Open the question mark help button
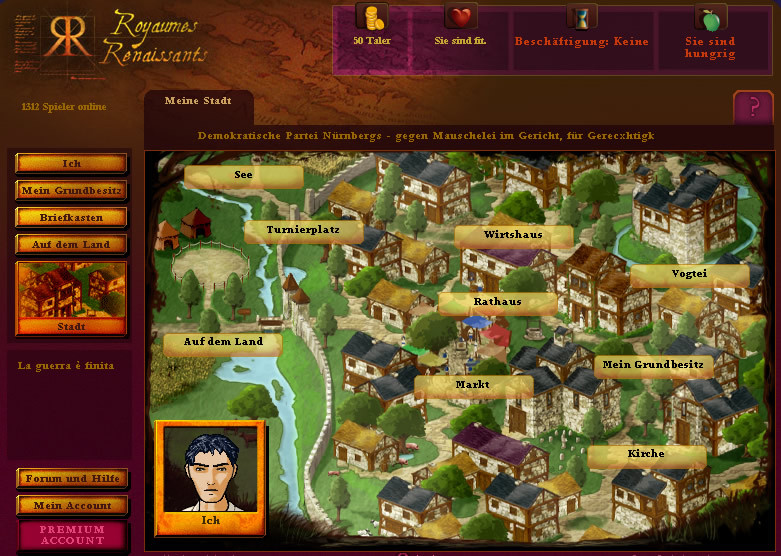 coord(752,106)
